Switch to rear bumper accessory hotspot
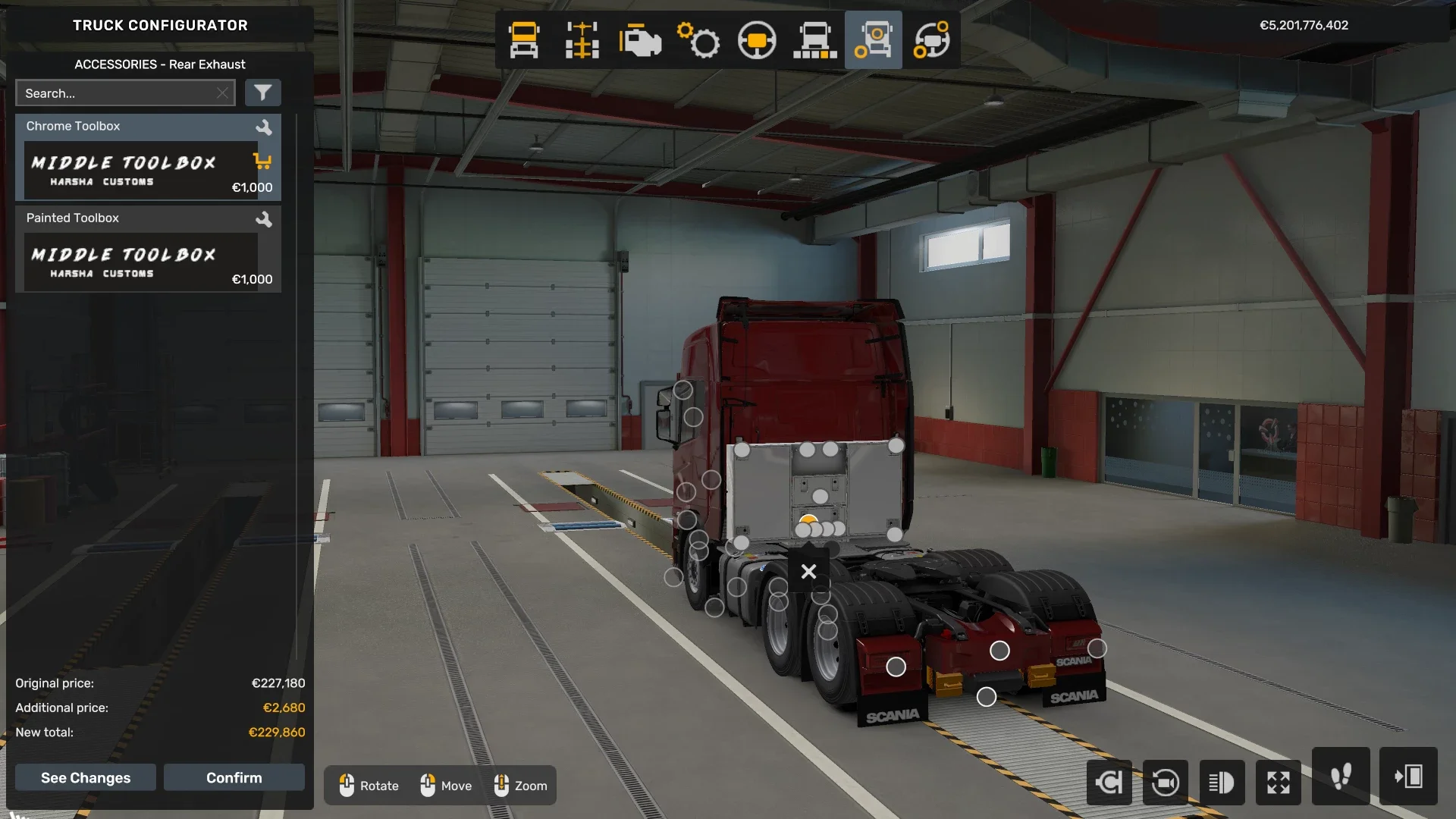This screenshot has width=1456, height=819. (1000, 650)
